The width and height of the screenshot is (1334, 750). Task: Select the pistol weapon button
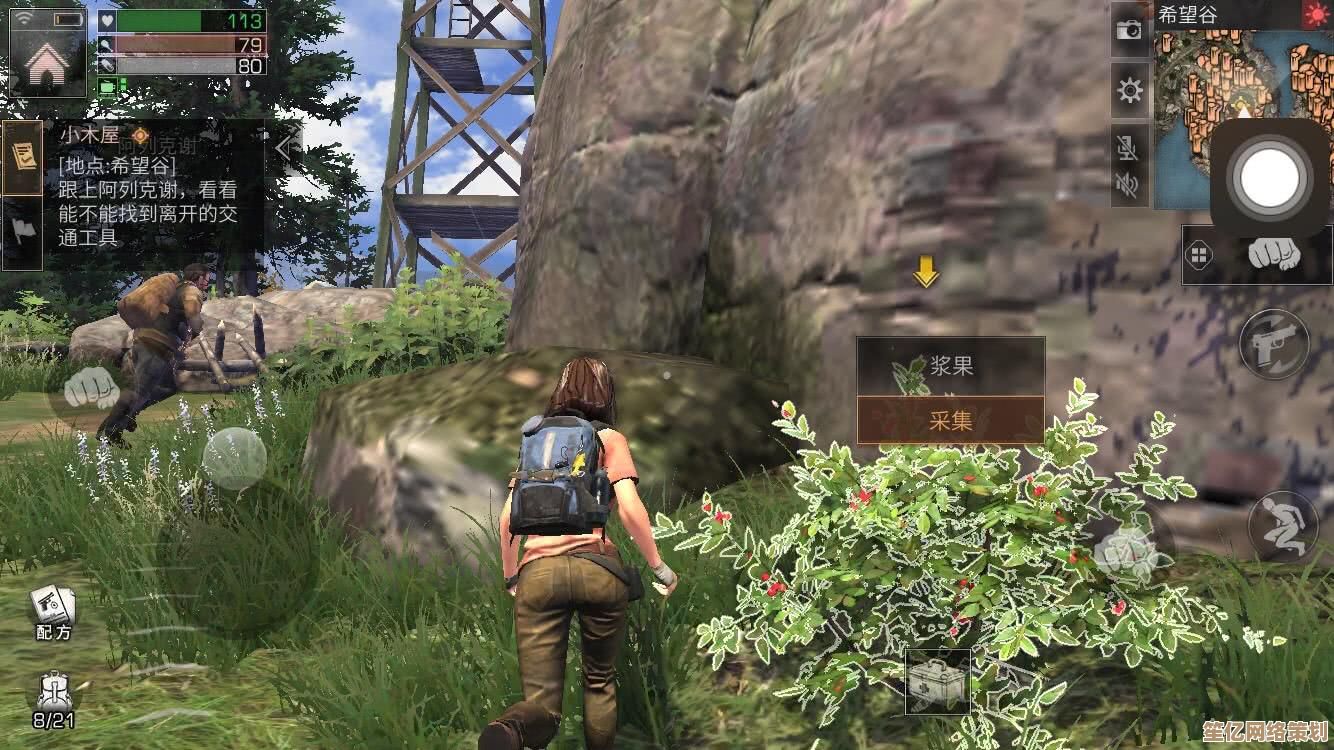click(x=1274, y=345)
